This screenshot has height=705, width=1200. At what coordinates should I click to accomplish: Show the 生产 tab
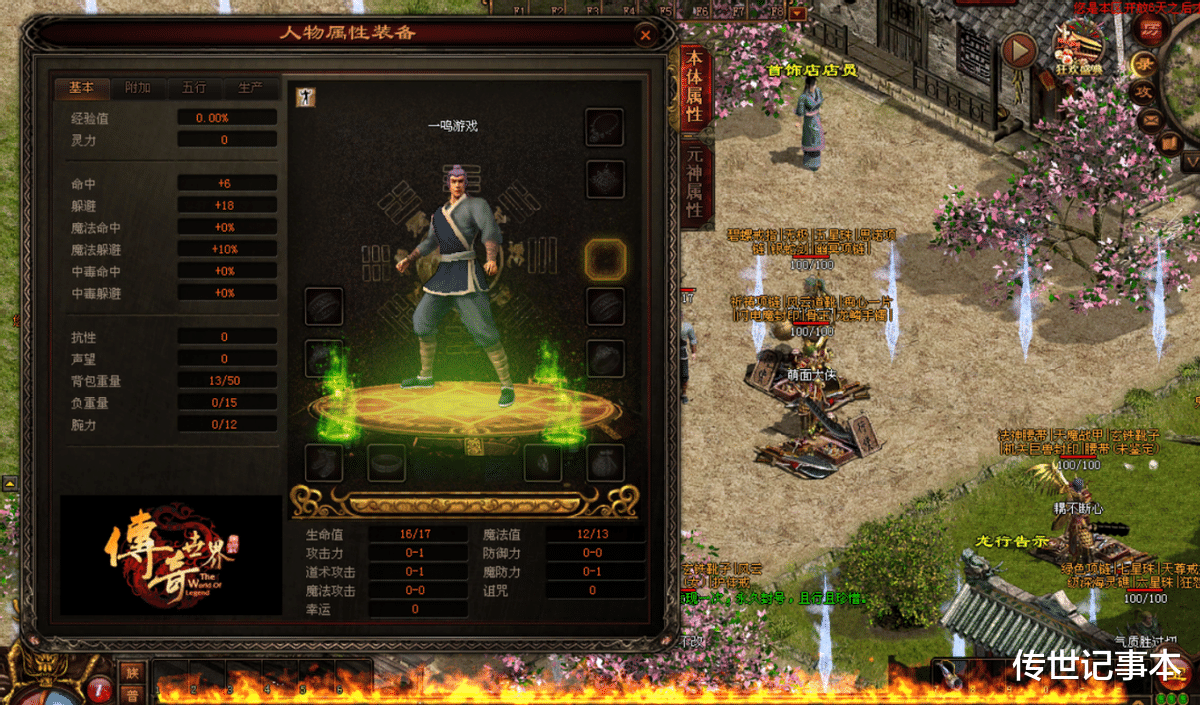250,88
